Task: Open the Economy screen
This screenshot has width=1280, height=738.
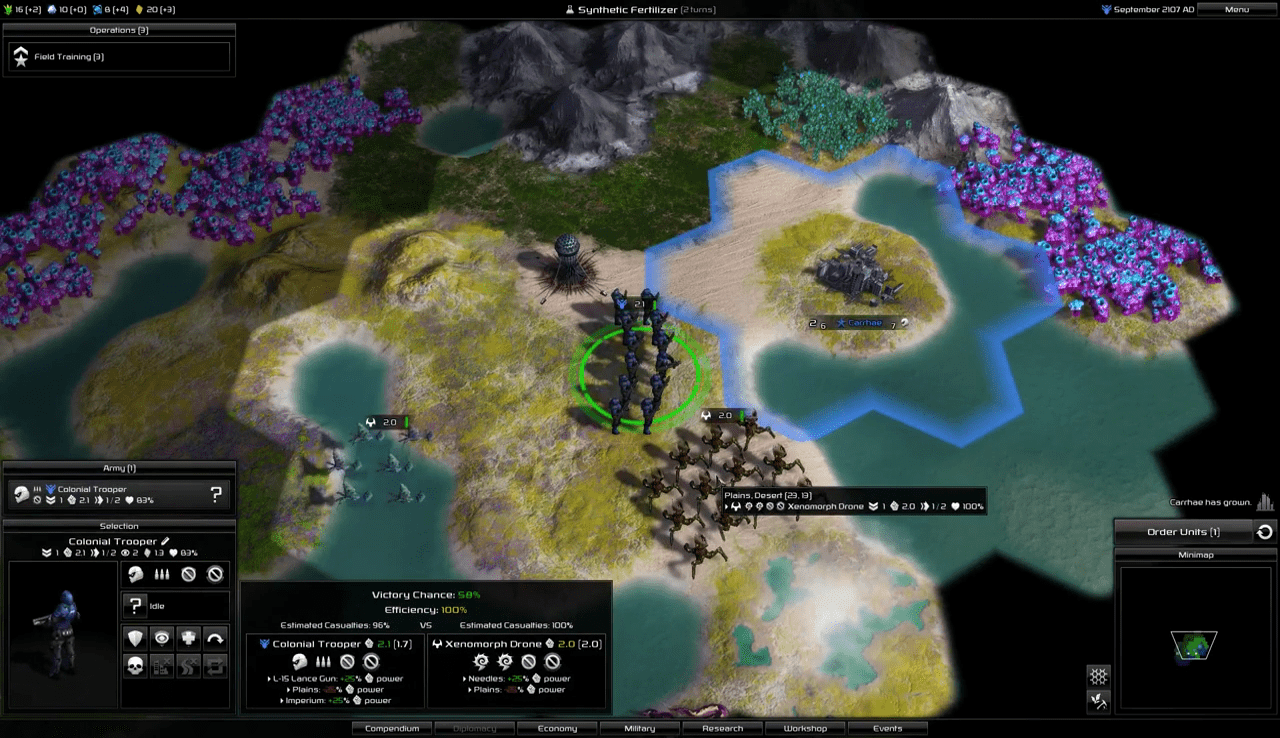Action: point(557,728)
